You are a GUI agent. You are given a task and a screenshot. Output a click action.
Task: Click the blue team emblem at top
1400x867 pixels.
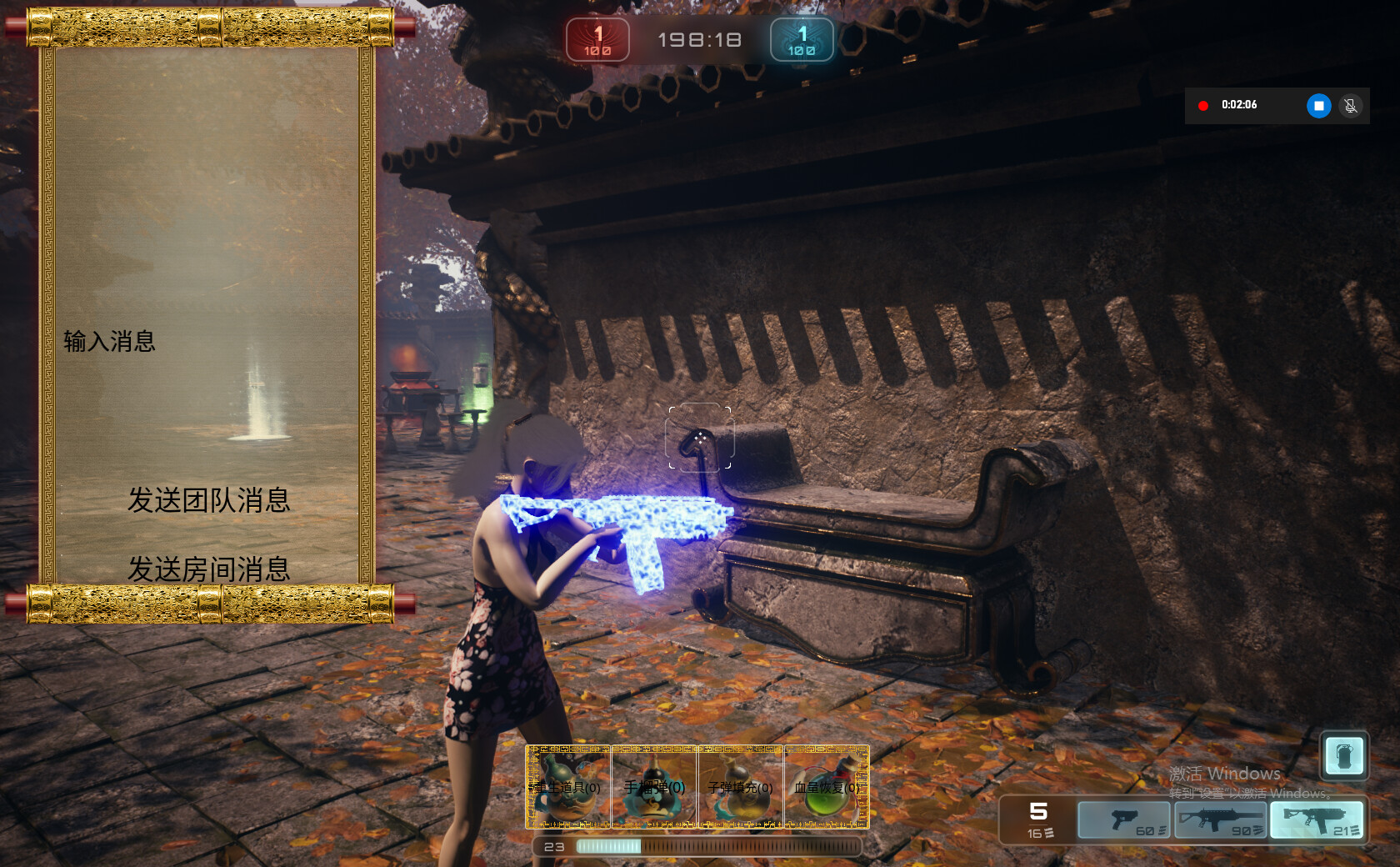coord(801,39)
